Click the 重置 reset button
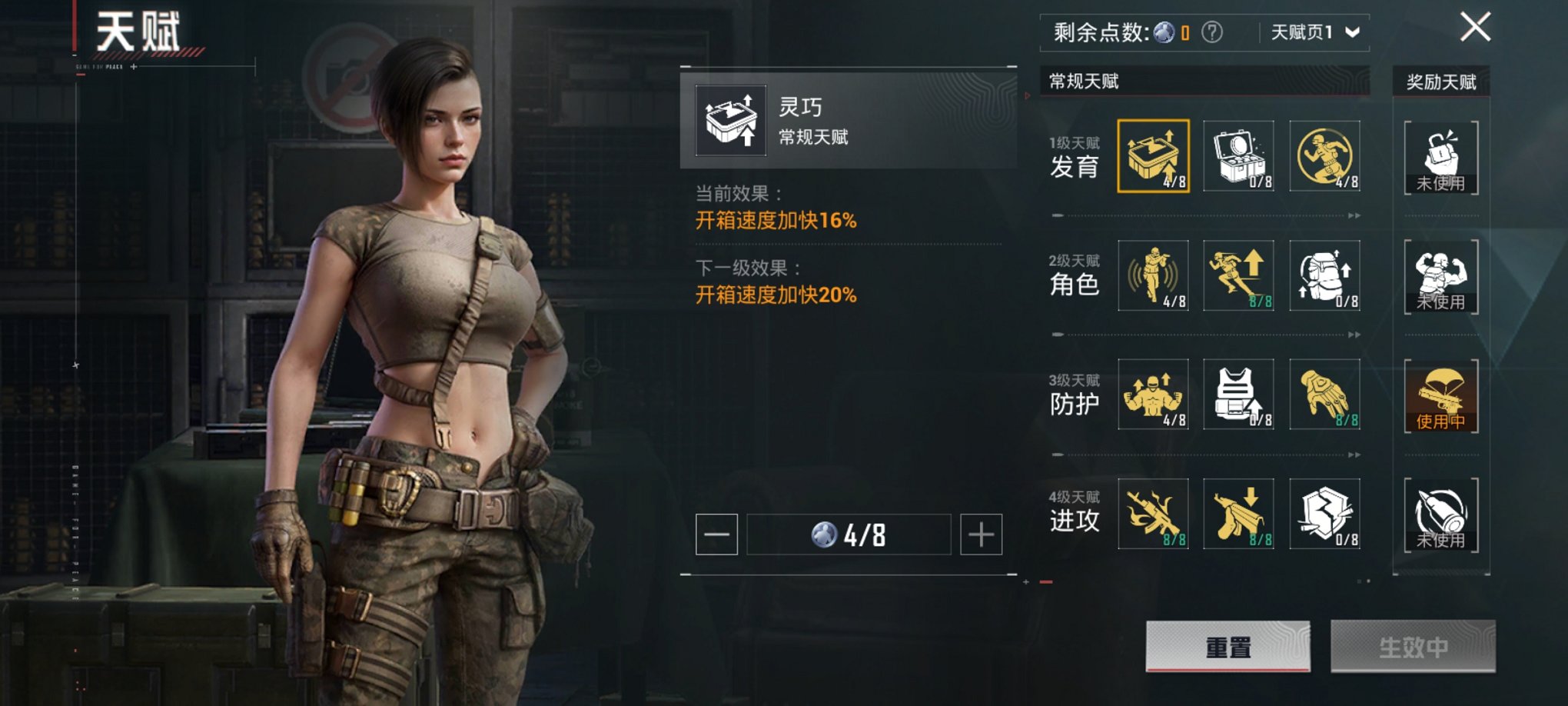Viewport: 1568px width, 706px height. tap(1227, 647)
